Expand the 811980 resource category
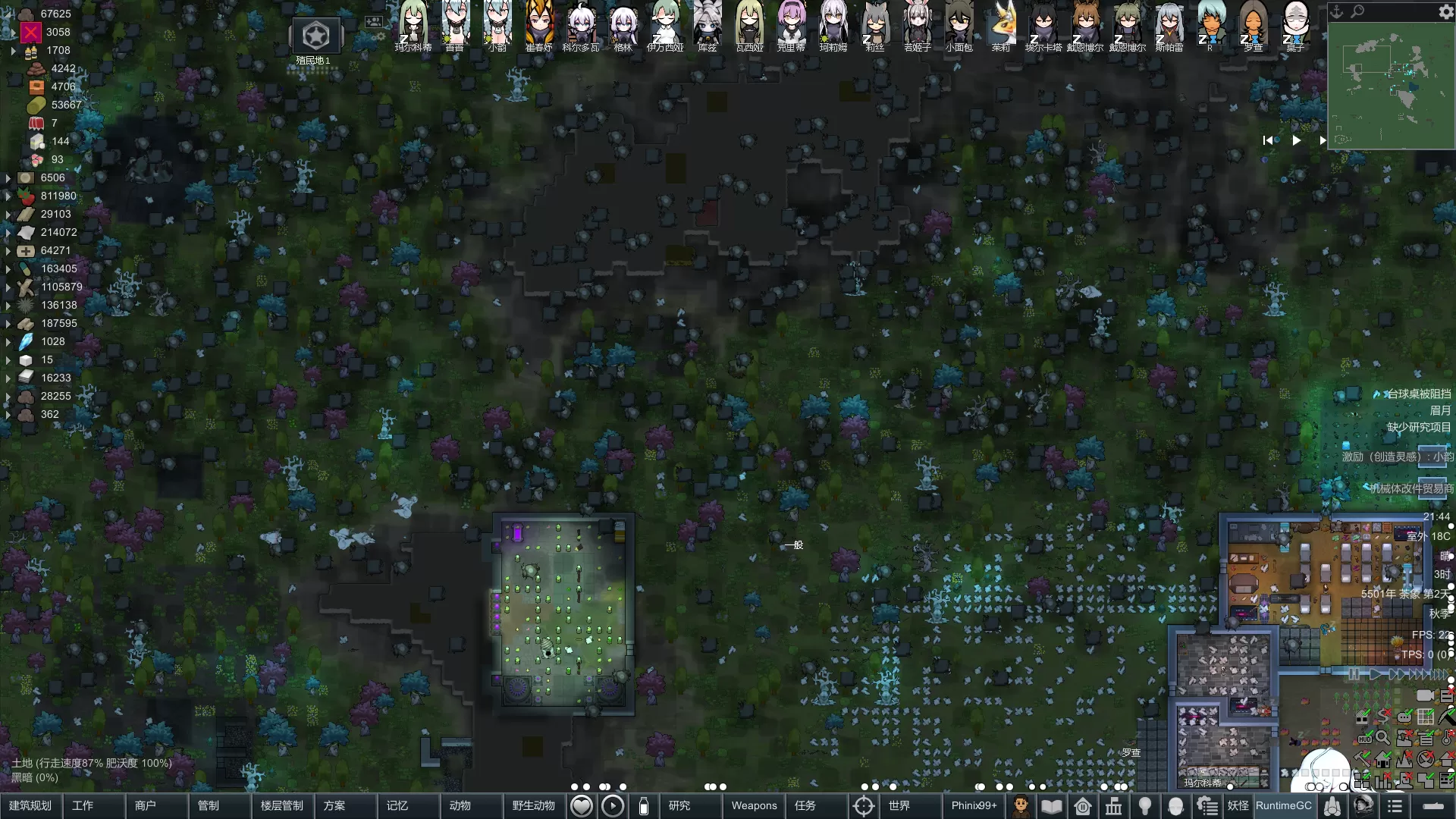 pos(8,196)
